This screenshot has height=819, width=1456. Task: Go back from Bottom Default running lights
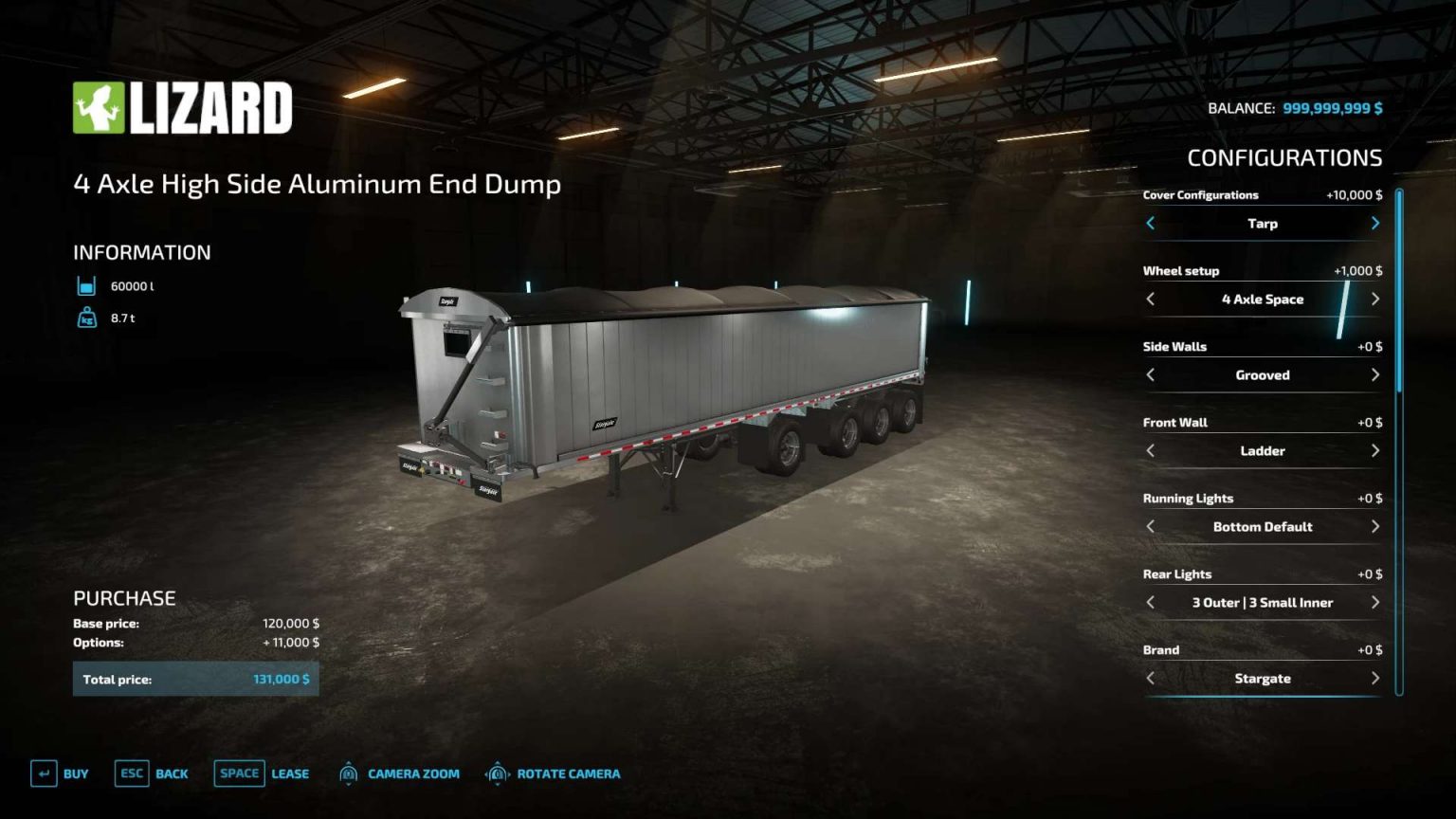(x=1150, y=526)
